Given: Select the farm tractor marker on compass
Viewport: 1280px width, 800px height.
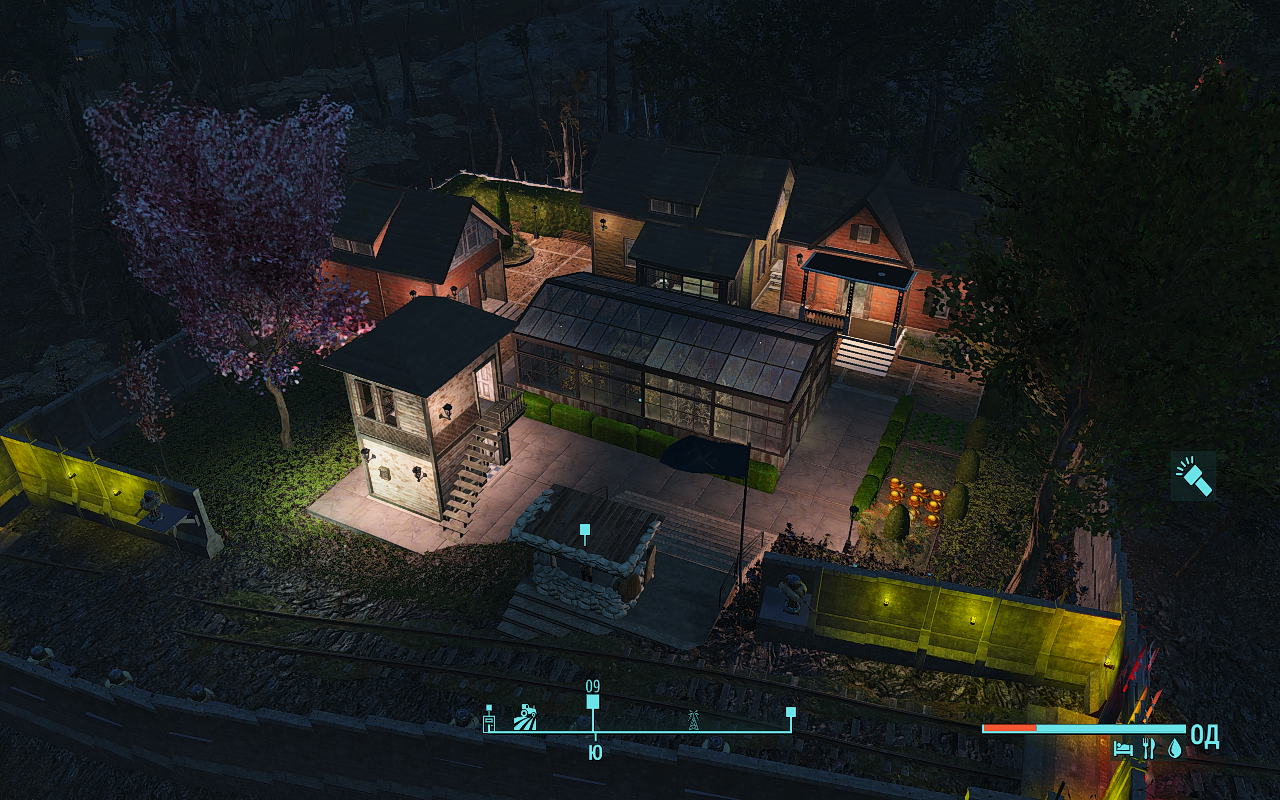Looking at the screenshot, I should tap(525, 717).
